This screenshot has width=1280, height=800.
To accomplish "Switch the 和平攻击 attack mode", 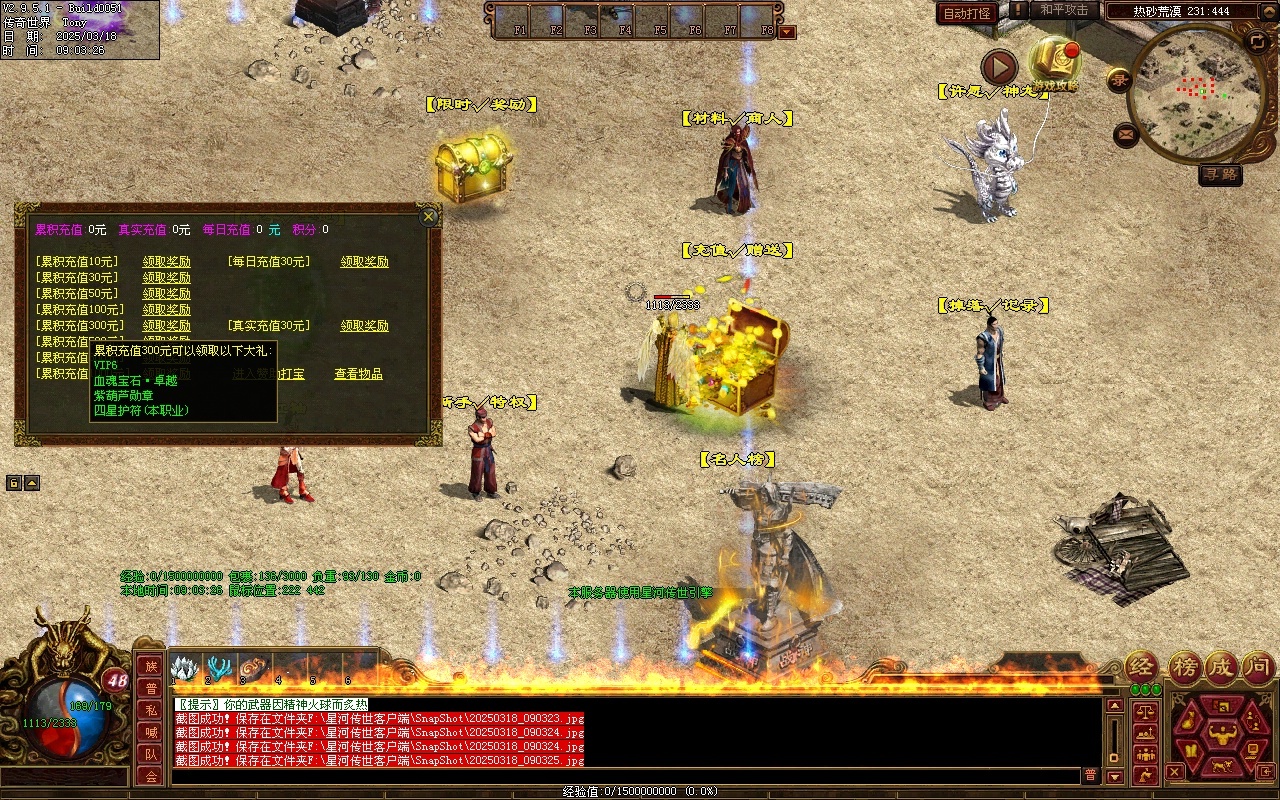I will pyautogui.click(x=1064, y=10).
